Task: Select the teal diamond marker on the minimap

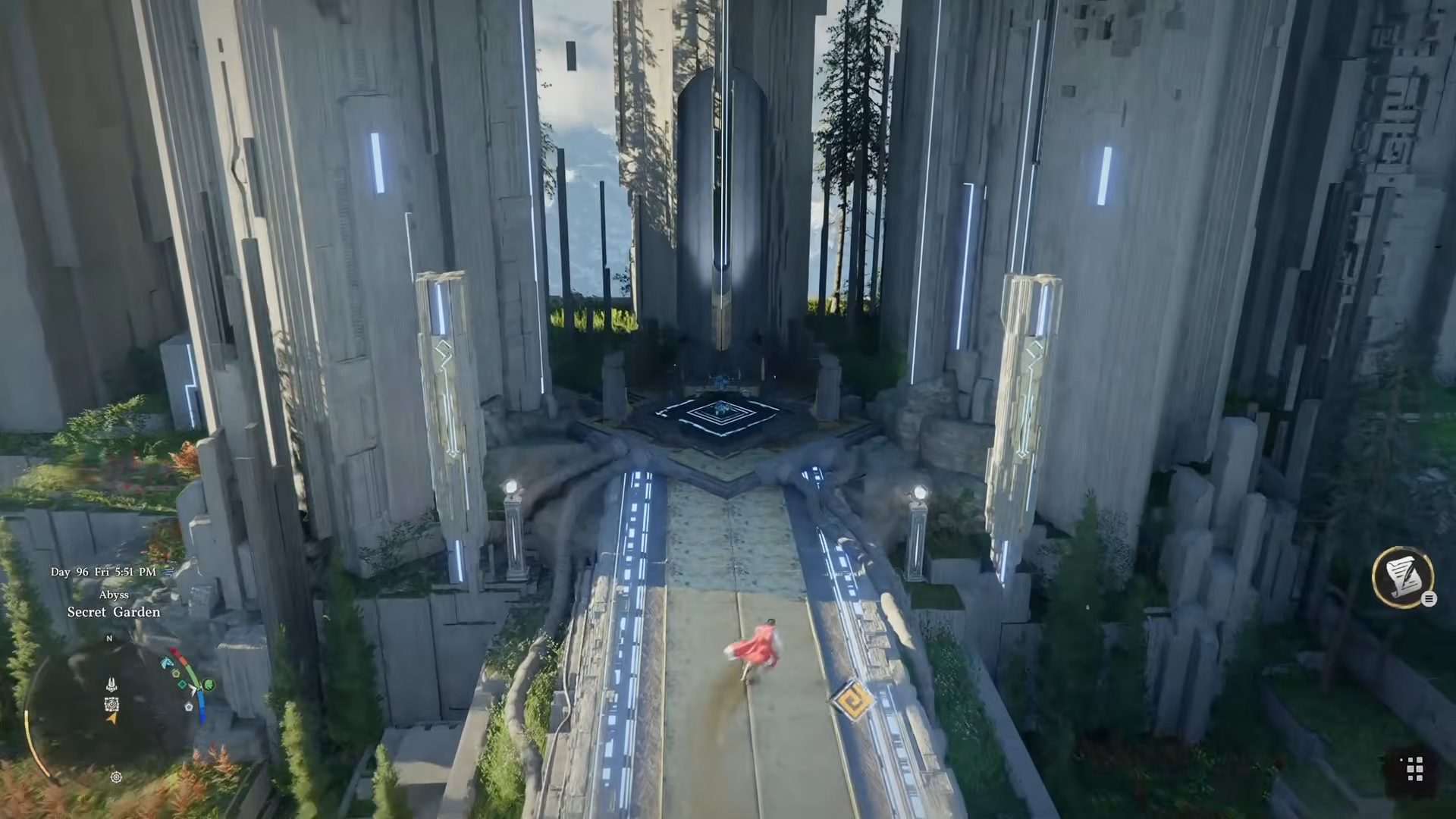Action: coord(182,684)
